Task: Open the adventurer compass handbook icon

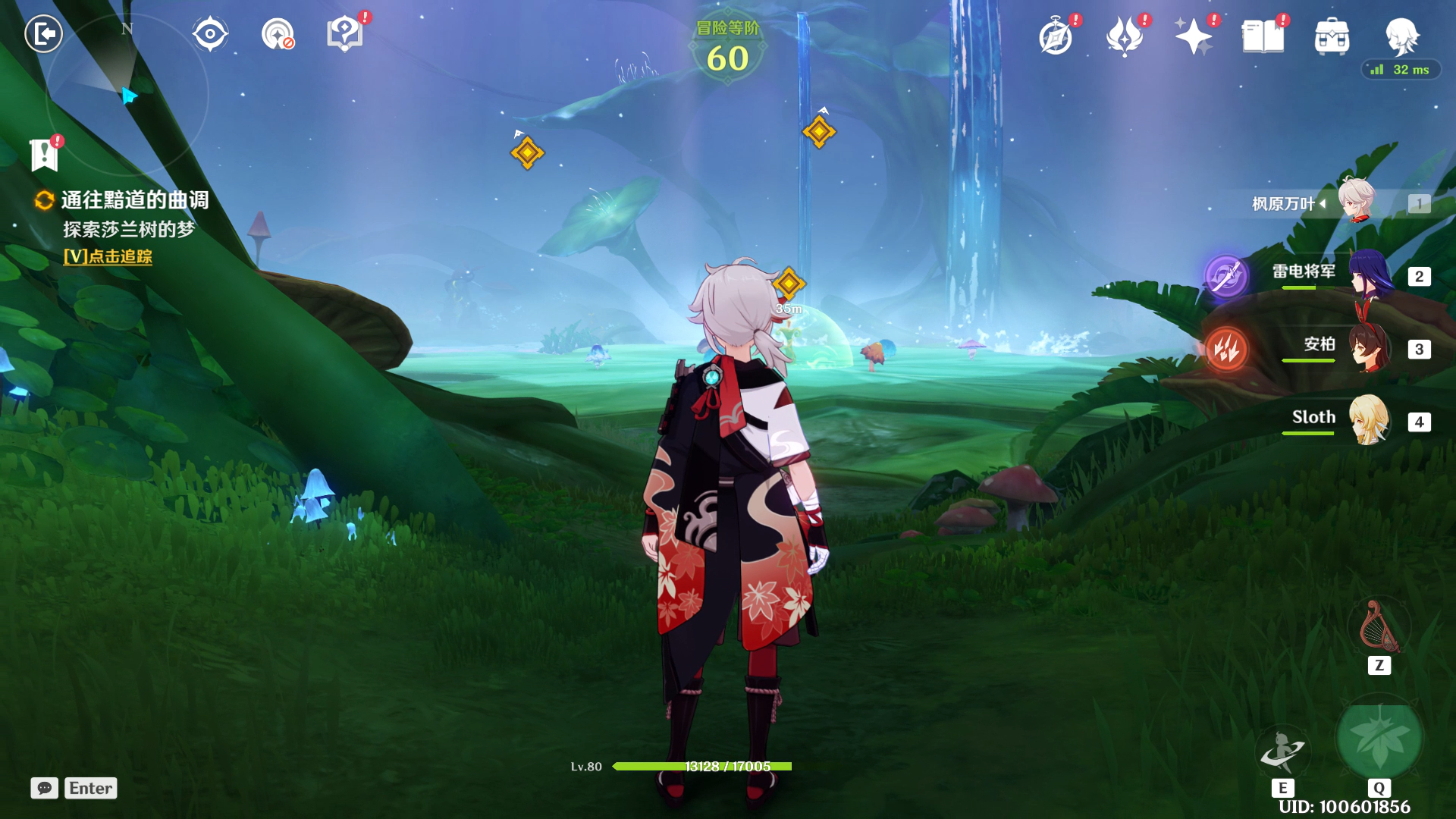Action: click(x=1056, y=36)
